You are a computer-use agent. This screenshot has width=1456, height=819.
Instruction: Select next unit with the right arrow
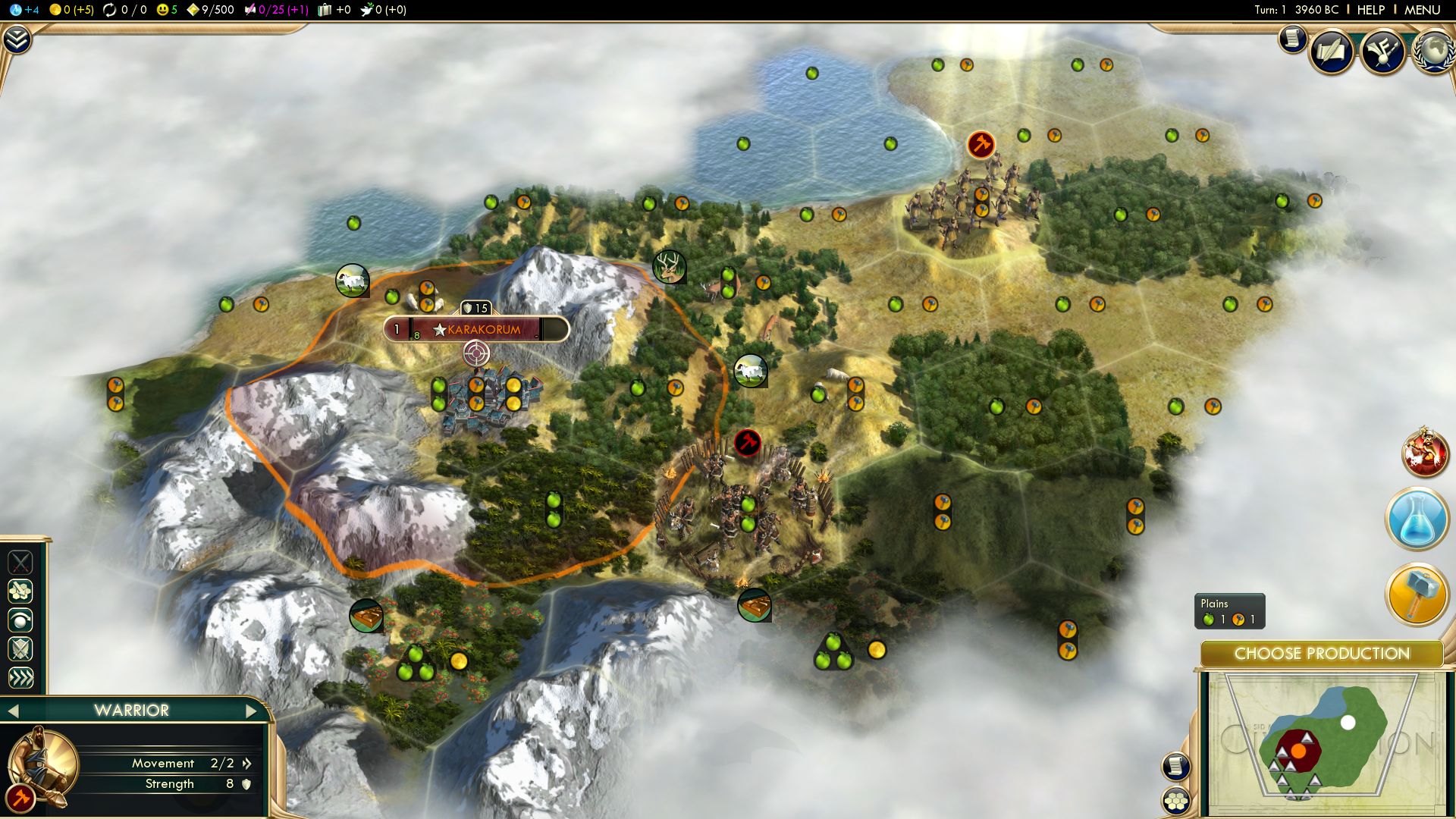click(253, 711)
